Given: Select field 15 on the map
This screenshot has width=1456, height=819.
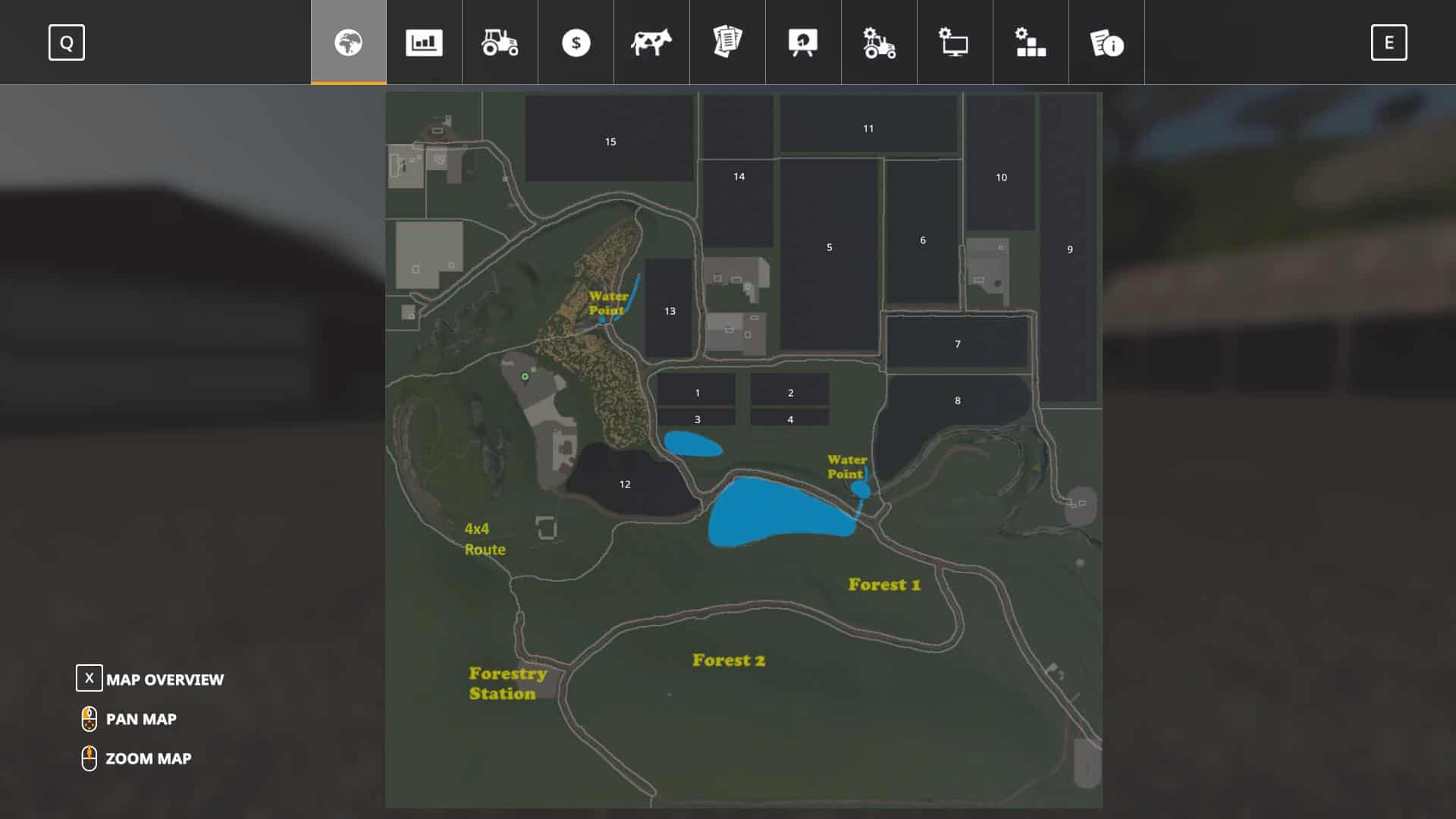Looking at the screenshot, I should click(x=610, y=142).
